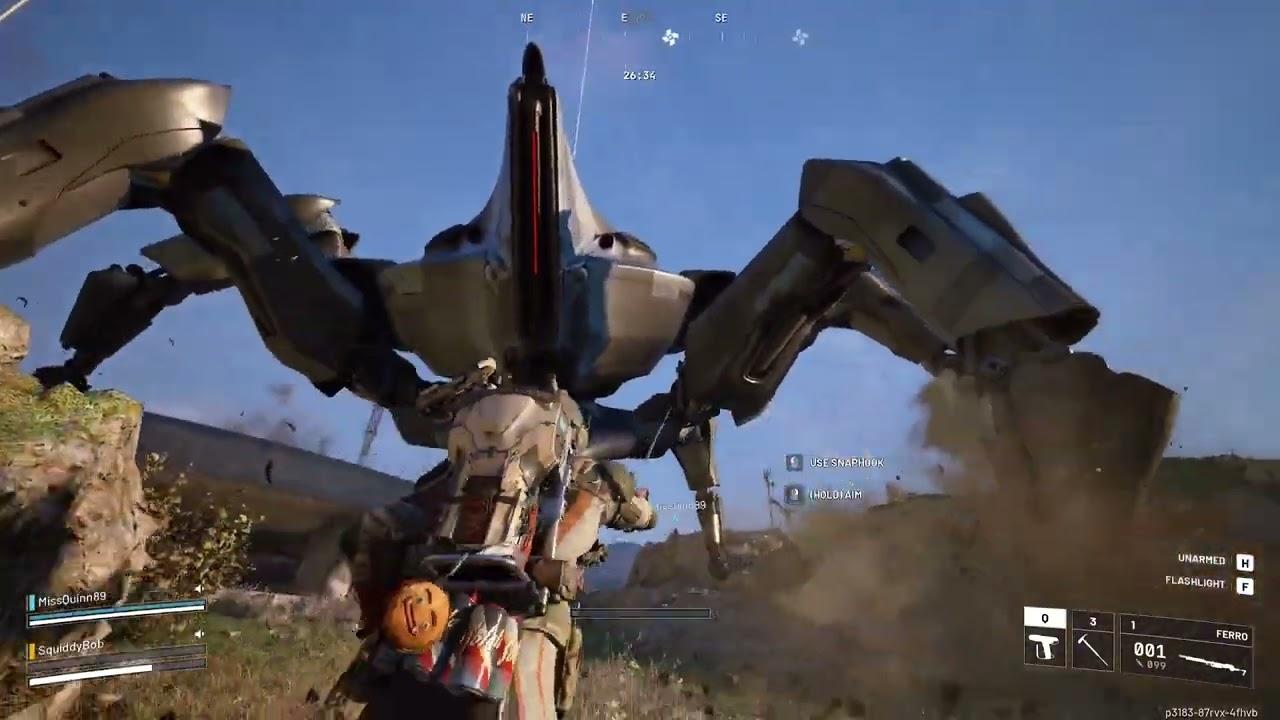Viewport: 1280px width, 720px height.
Task: Select the Ferro rifle weapon slot
Action: pyautogui.click(x=1186, y=650)
